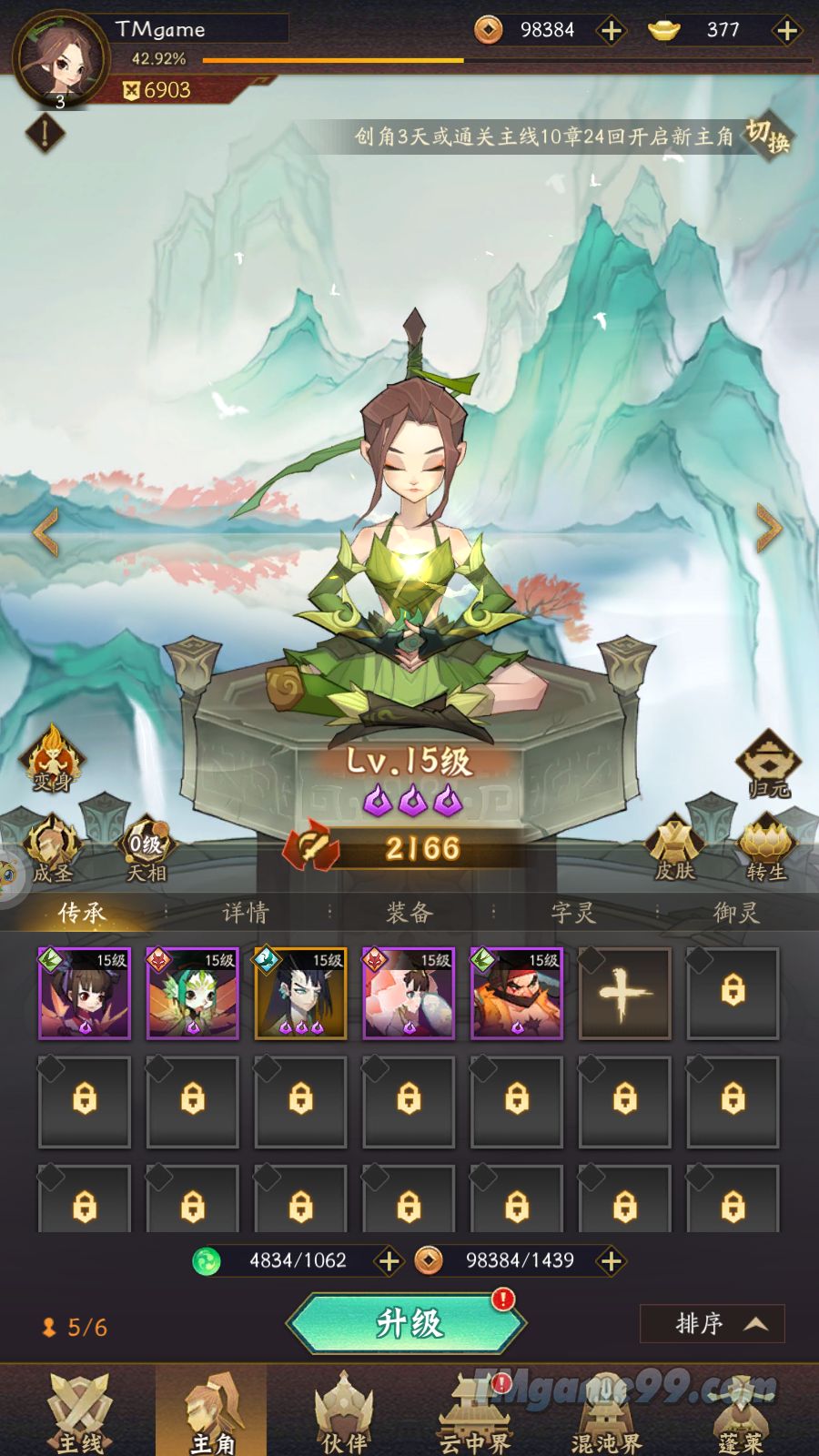
Task: Click the 切换 switch character button
Action: click(767, 136)
